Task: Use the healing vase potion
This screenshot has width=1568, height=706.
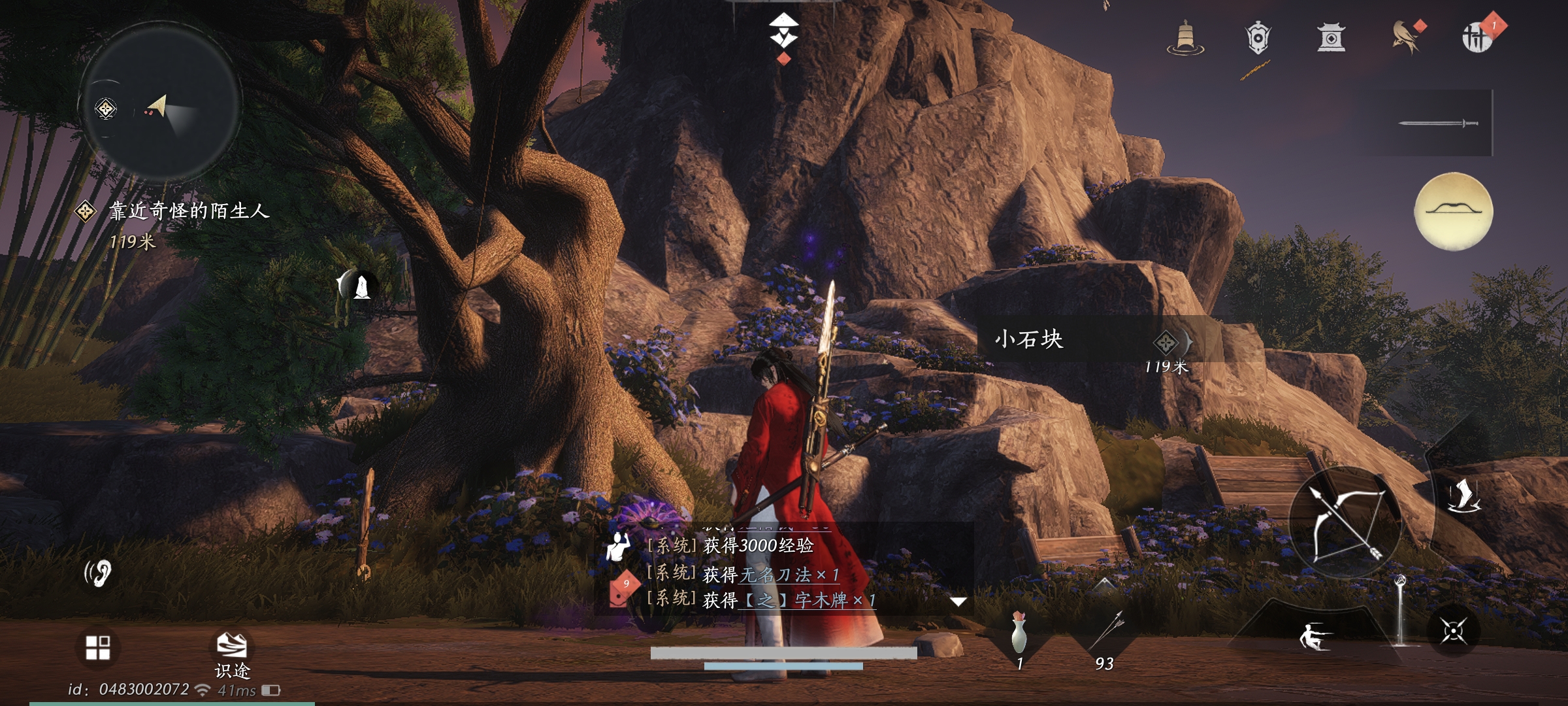Action: 1019,634
